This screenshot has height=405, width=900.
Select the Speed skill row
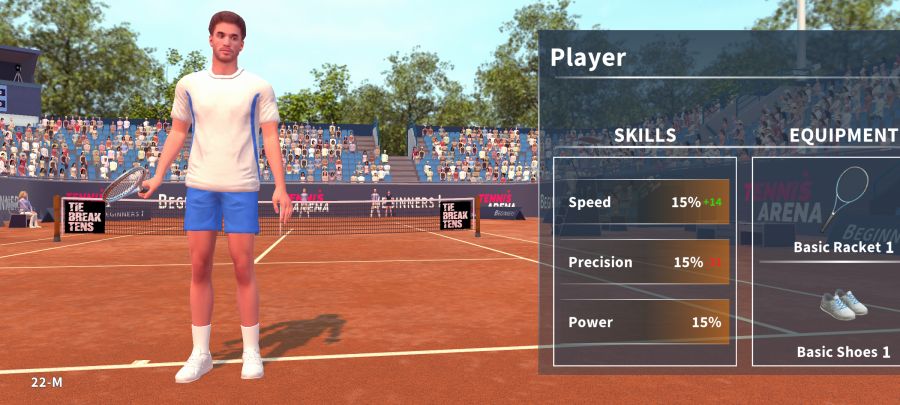coord(645,202)
